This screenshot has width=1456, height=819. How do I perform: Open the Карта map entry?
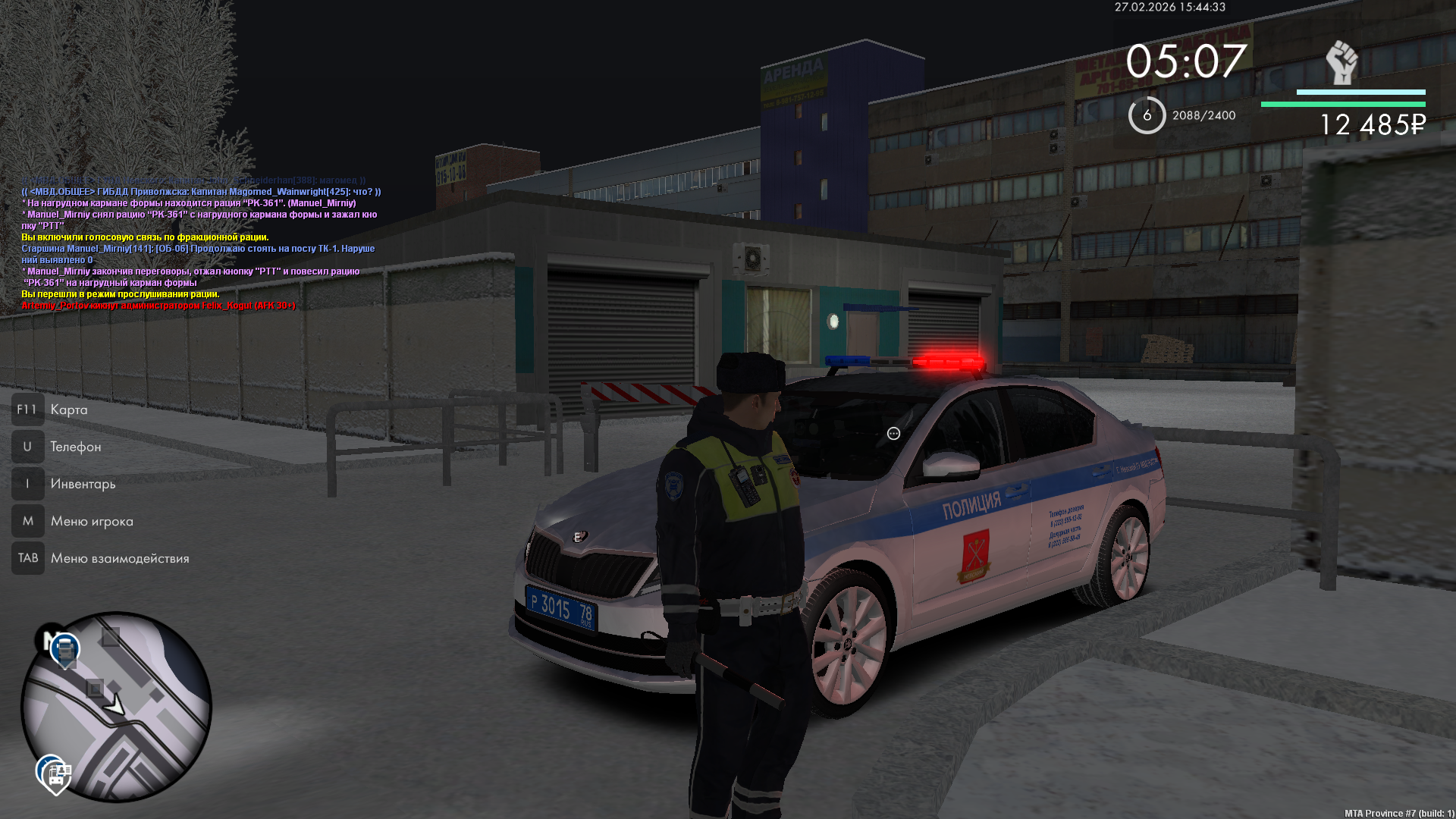tap(68, 409)
